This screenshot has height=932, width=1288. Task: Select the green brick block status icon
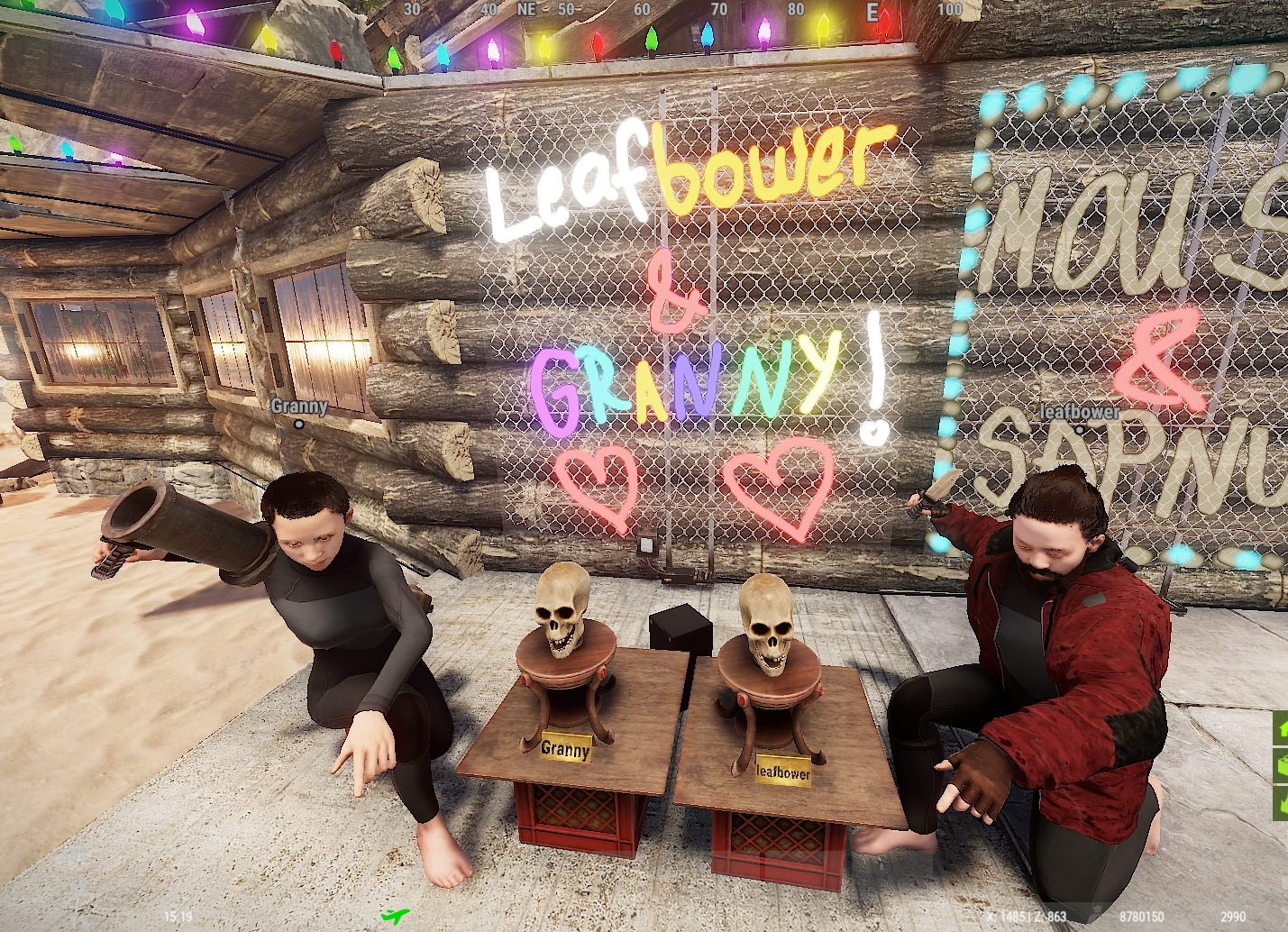coord(1281,765)
